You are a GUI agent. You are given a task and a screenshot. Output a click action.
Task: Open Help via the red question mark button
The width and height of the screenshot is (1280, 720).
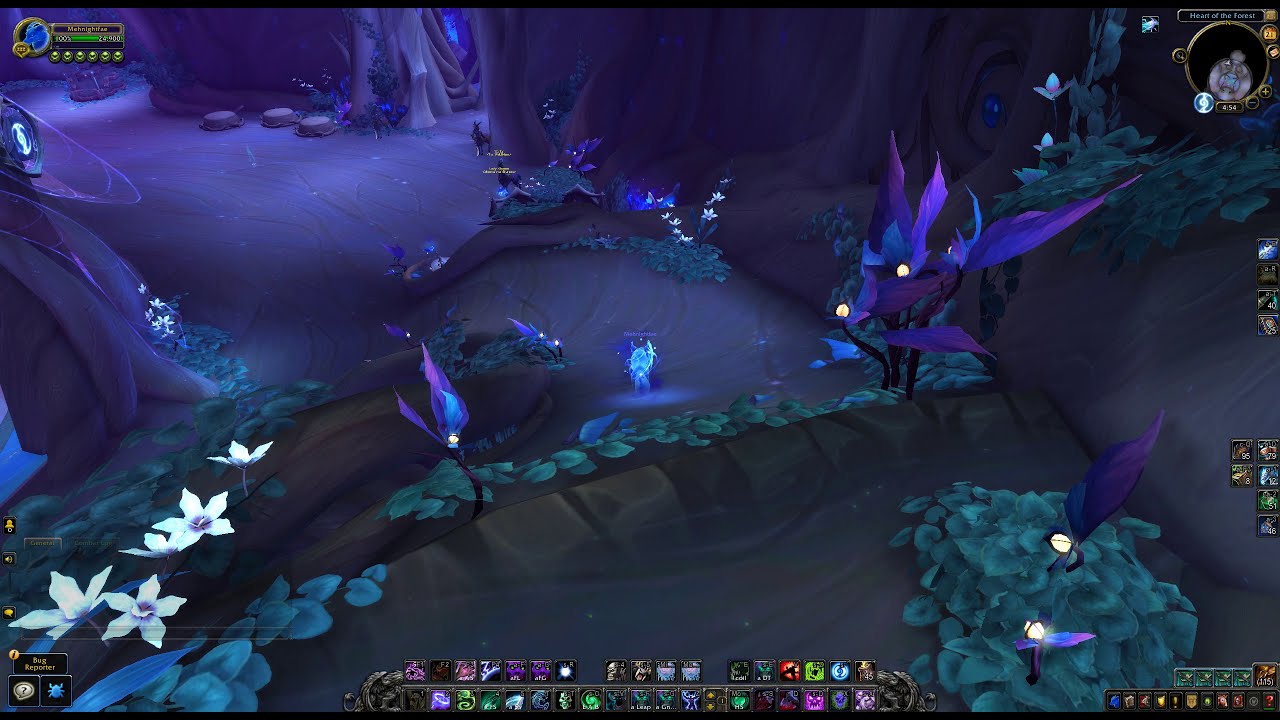1270,701
